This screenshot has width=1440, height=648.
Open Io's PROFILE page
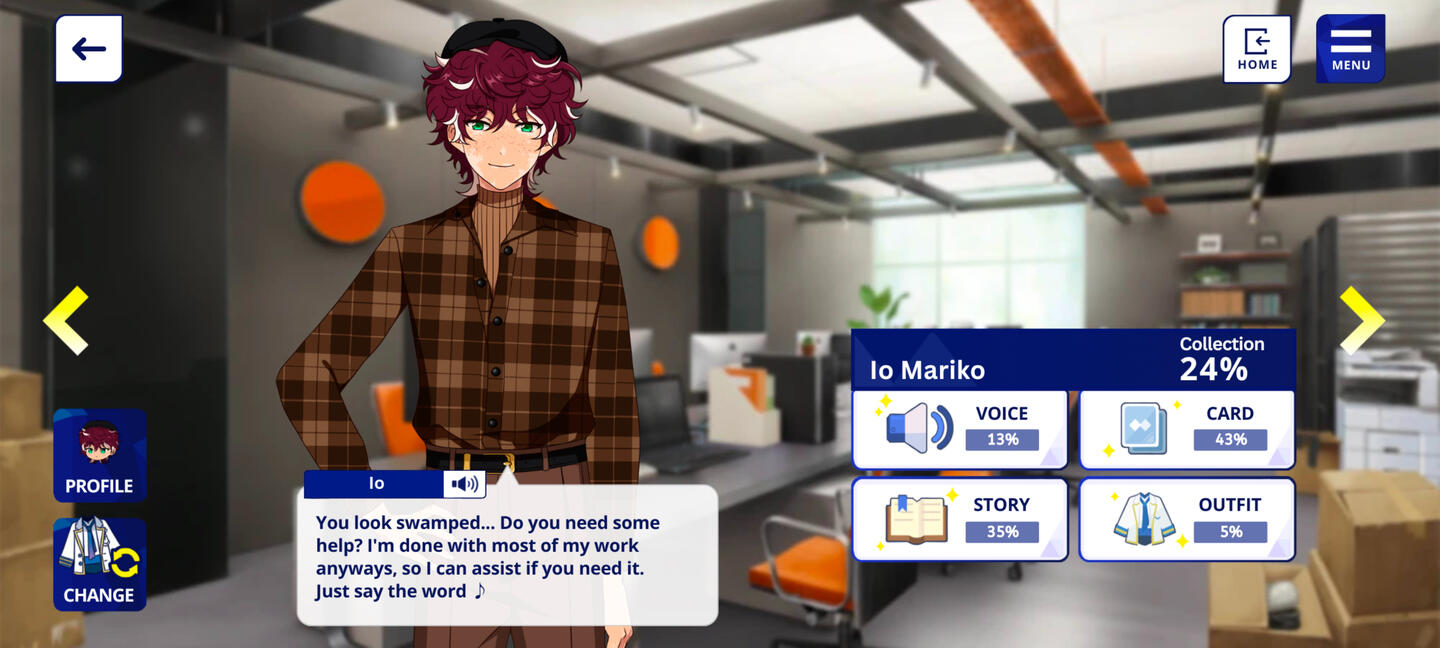click(99, 455)
